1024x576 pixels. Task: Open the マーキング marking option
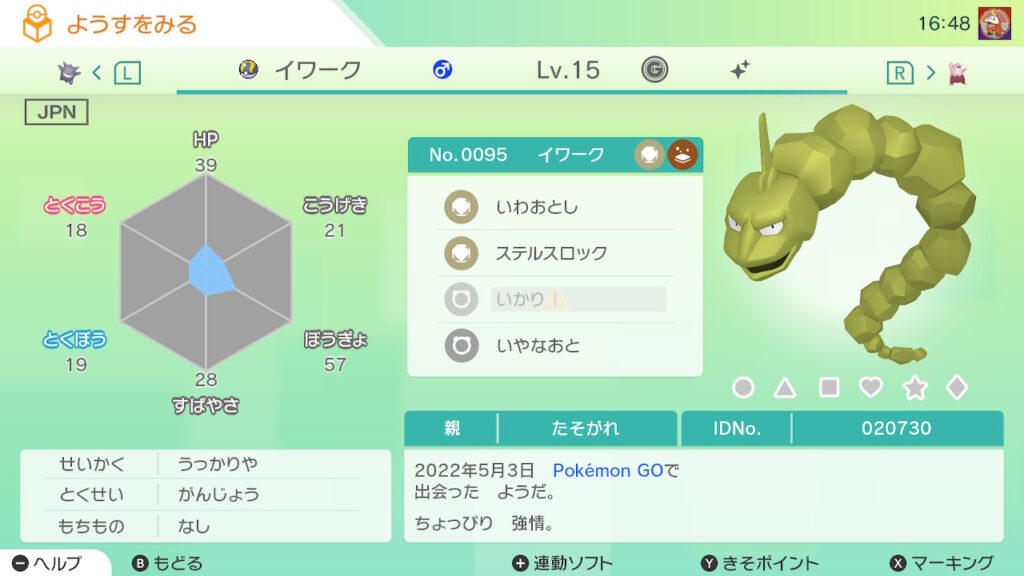tap(941, 563)
